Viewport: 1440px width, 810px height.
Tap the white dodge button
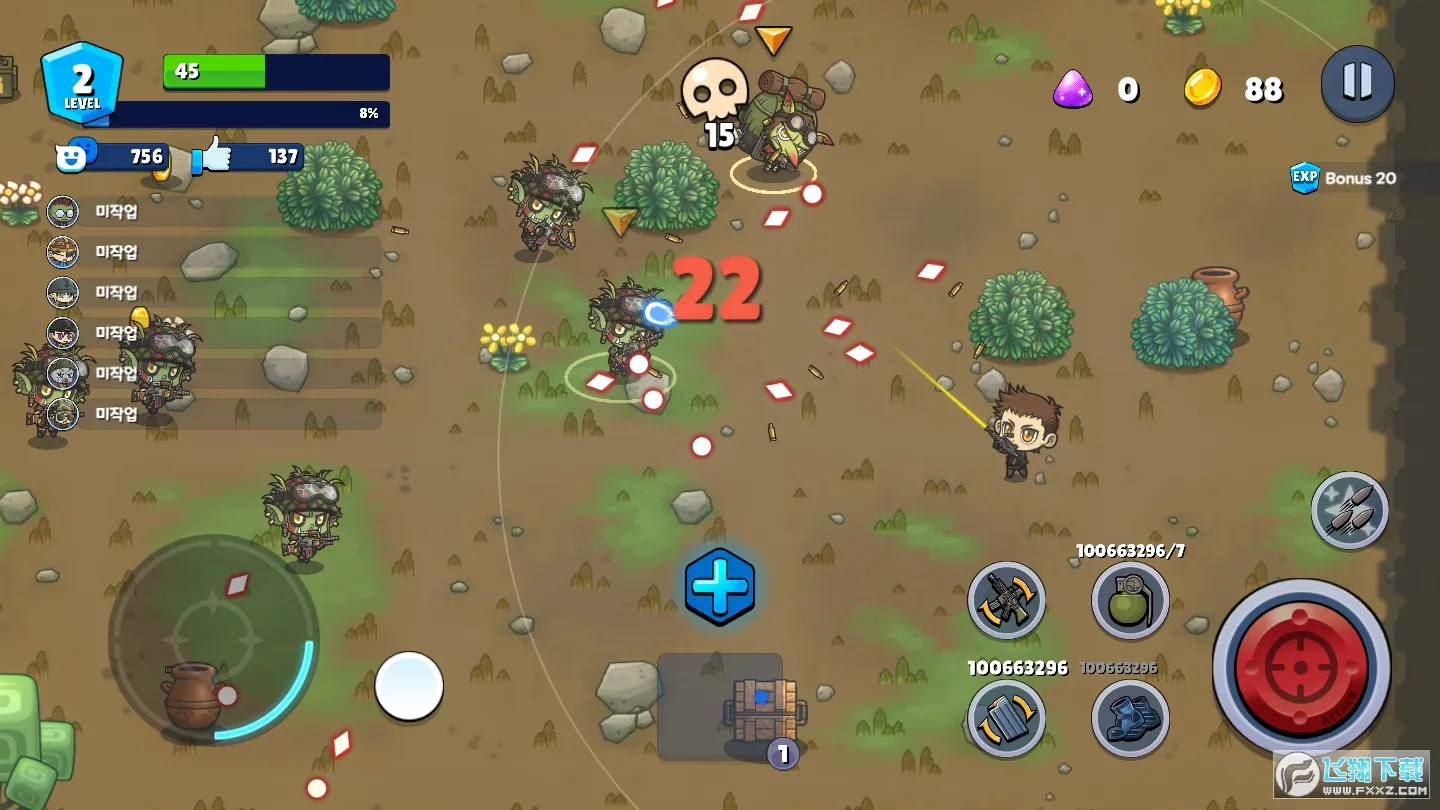click(x=409, y=686)
